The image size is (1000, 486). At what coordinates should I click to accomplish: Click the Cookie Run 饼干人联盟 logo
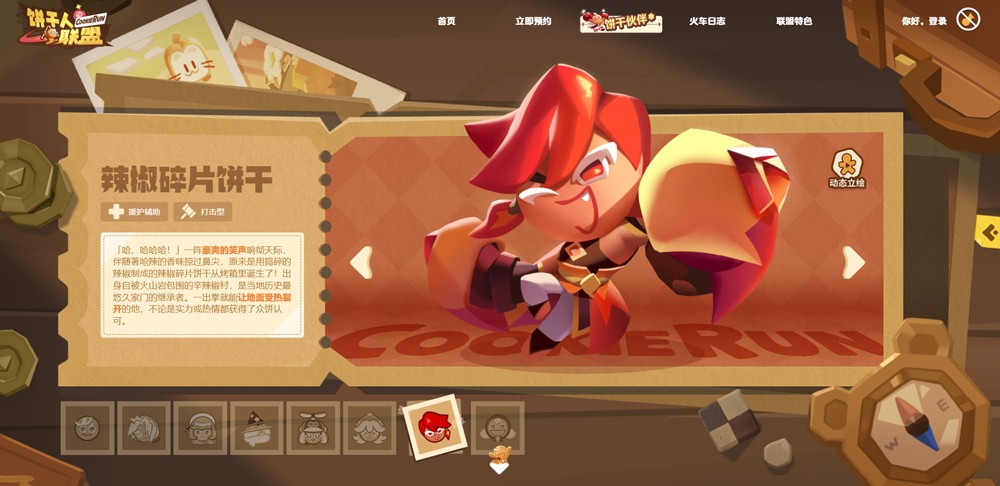coord(62,23)
